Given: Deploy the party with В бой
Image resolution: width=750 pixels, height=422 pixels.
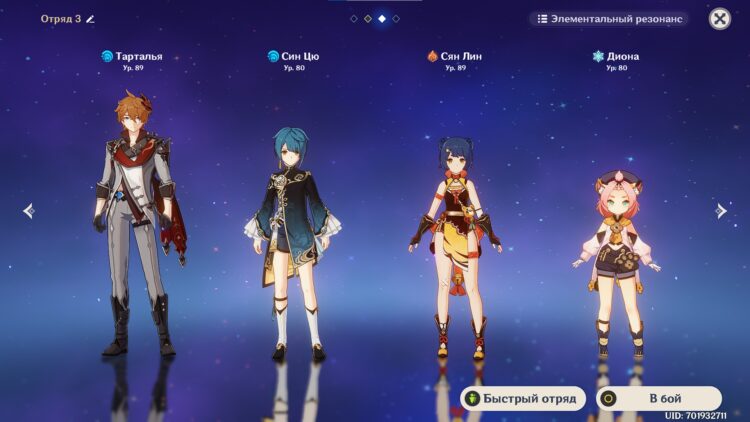Looking at the screenshot, I should point(659,398).
